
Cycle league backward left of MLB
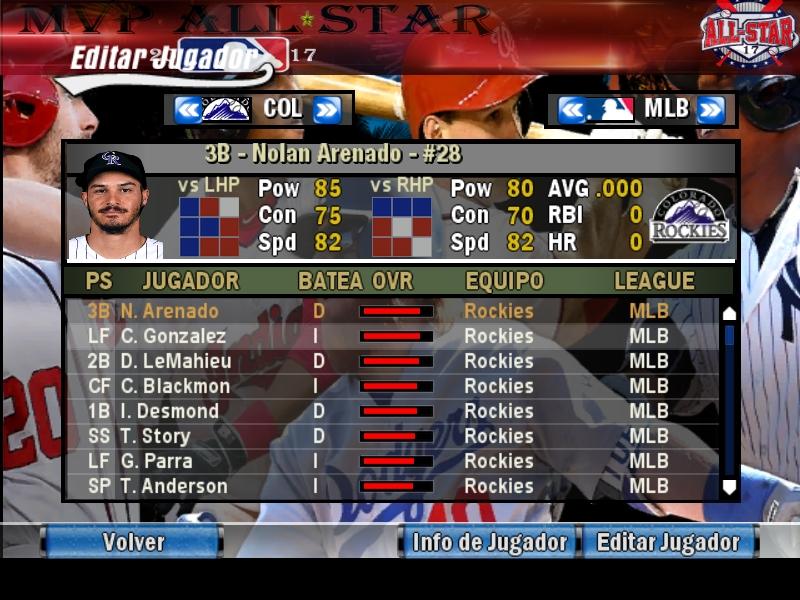(571, 109)
